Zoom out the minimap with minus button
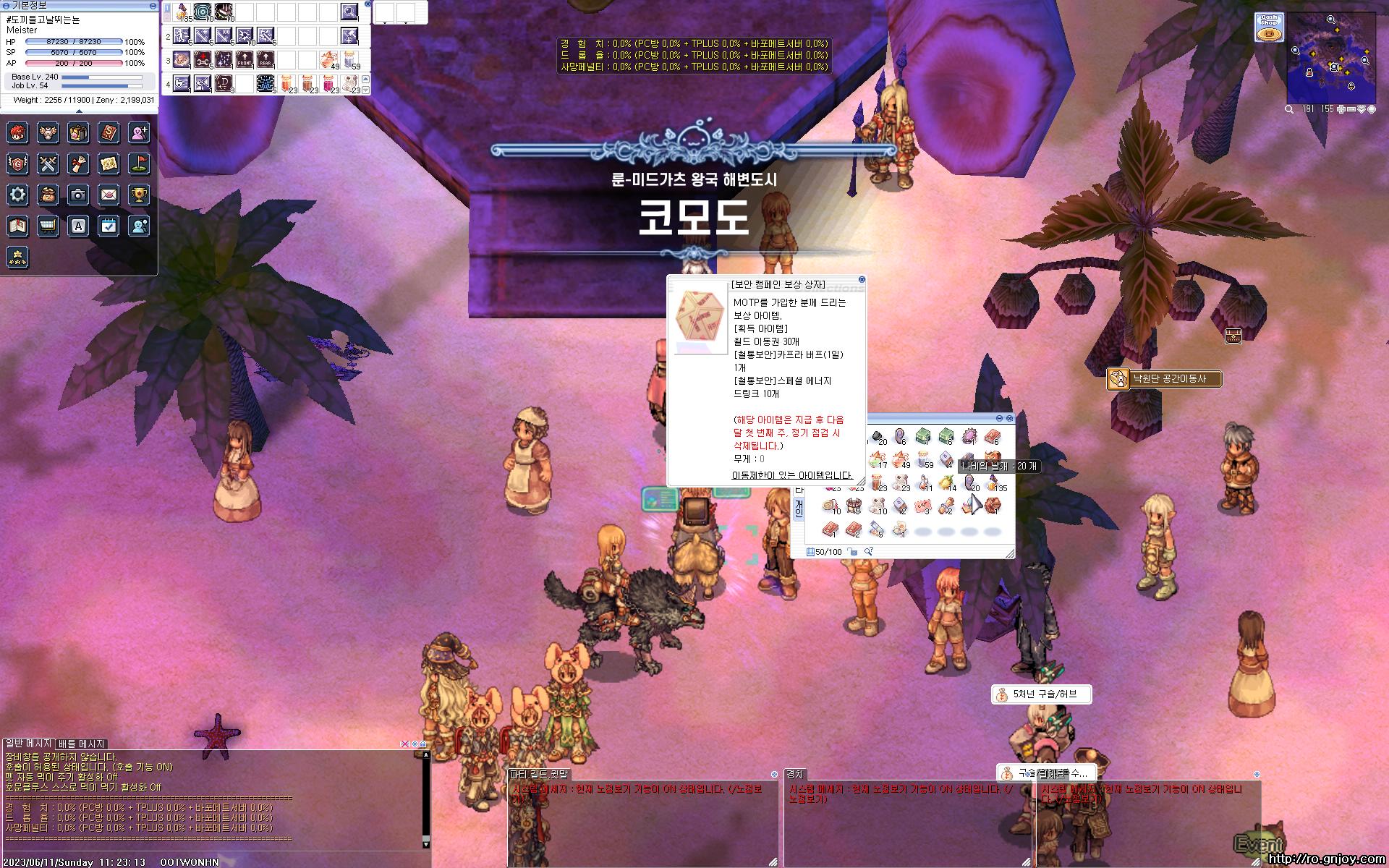 (1351, 109)
